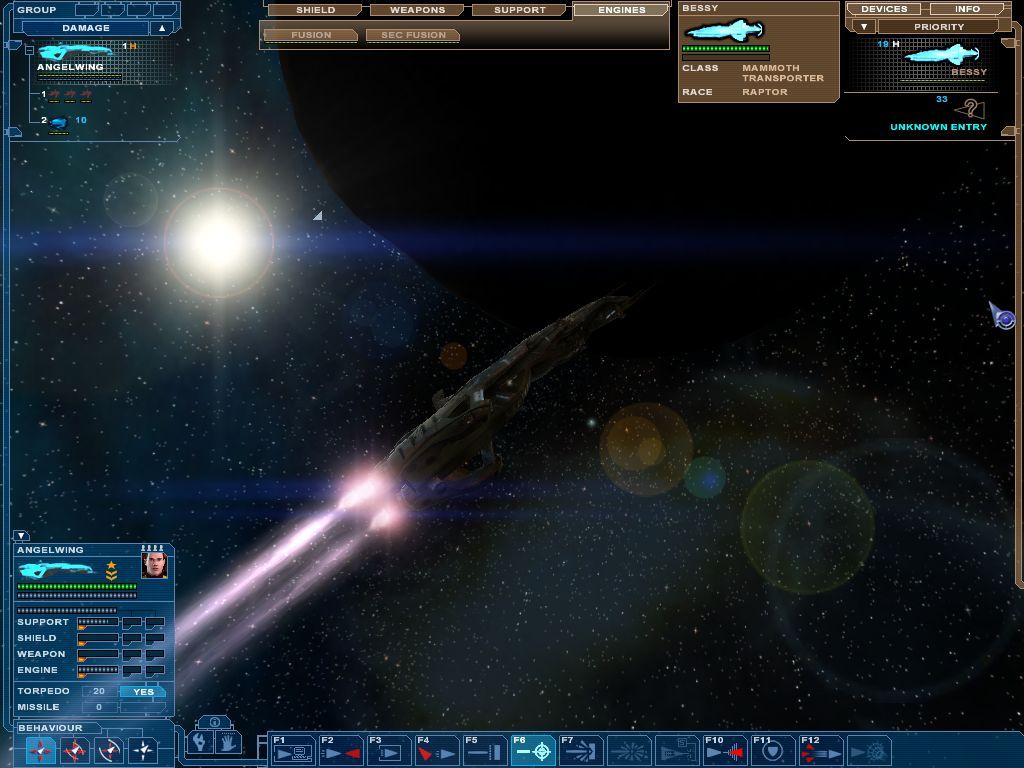Target the Fusion engine component
Screen dimensions: 1024x768
point(310,35)
